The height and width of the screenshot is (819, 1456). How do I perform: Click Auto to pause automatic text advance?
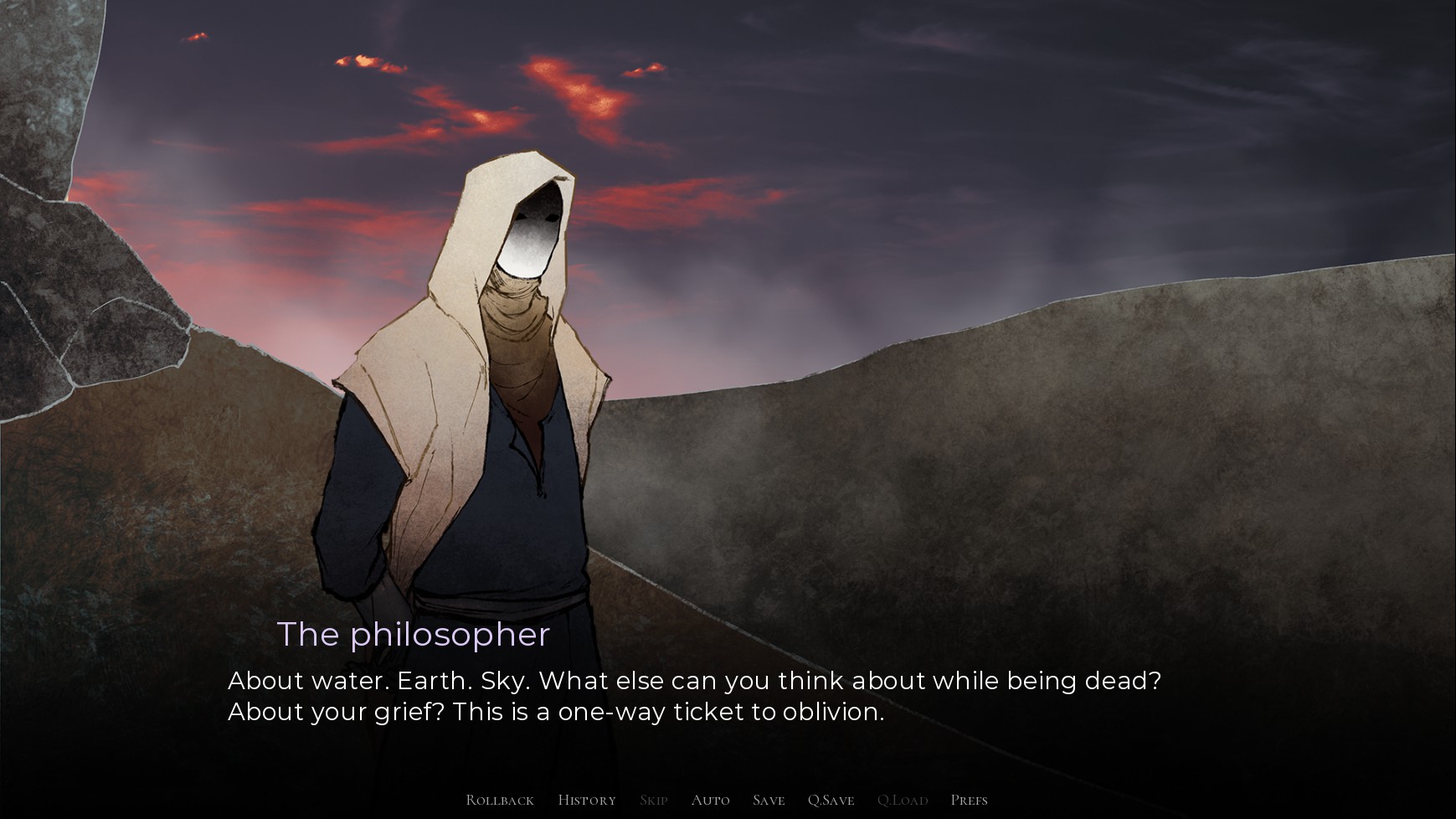[x=710, y=800]
